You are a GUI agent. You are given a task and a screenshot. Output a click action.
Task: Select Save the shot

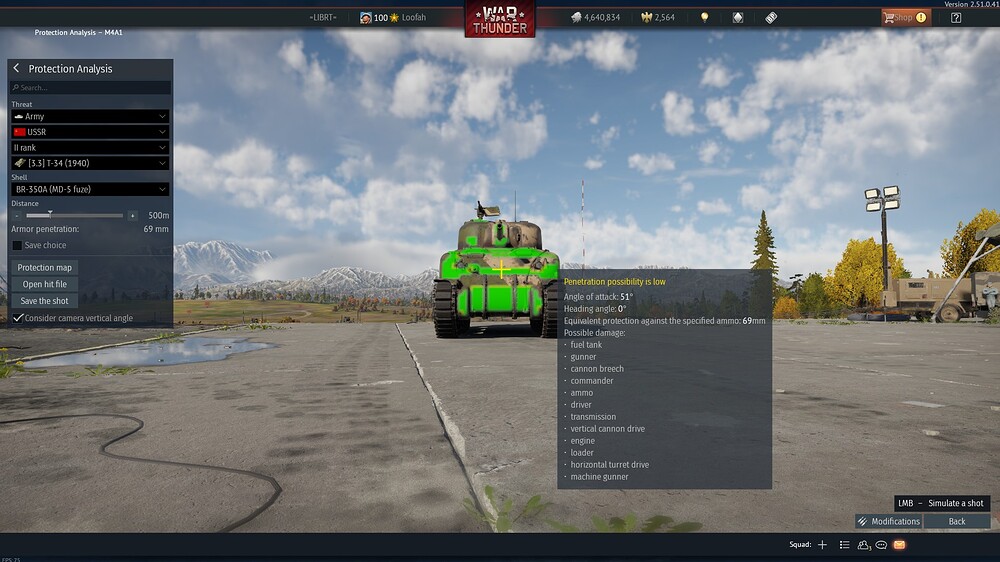click(x=45, y=300)
